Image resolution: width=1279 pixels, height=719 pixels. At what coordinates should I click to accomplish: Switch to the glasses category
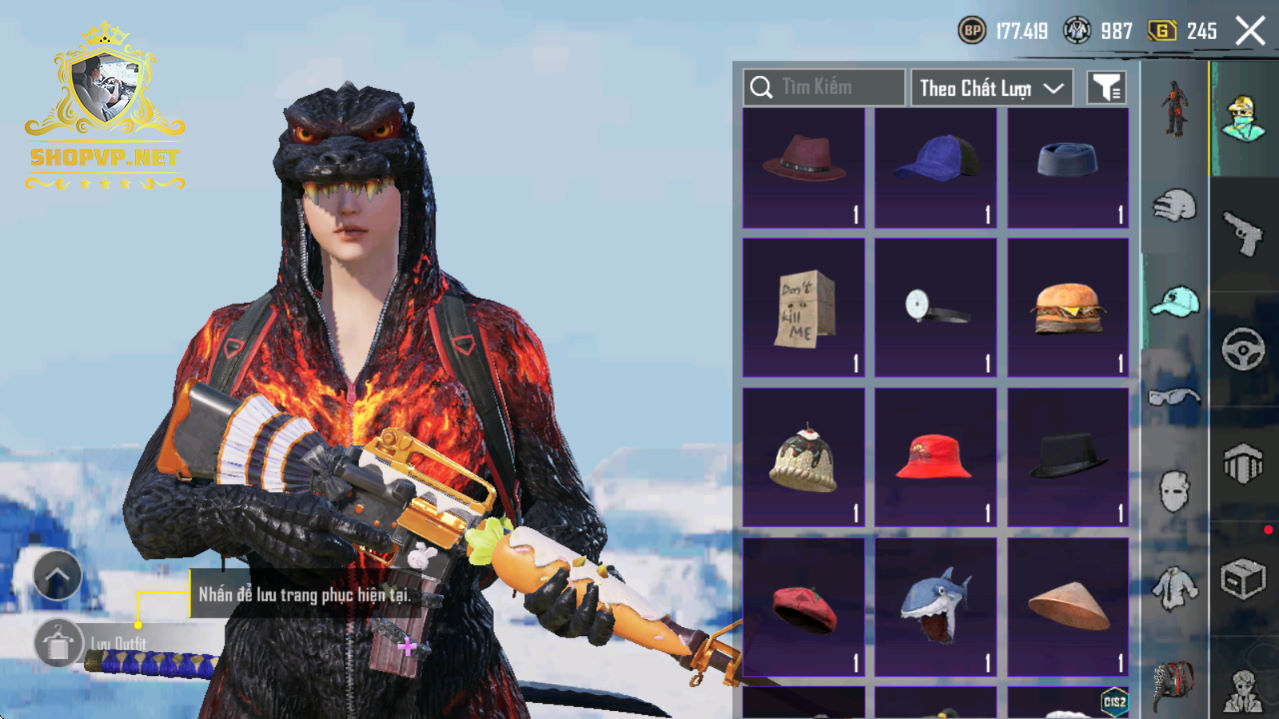(1174, 397)
